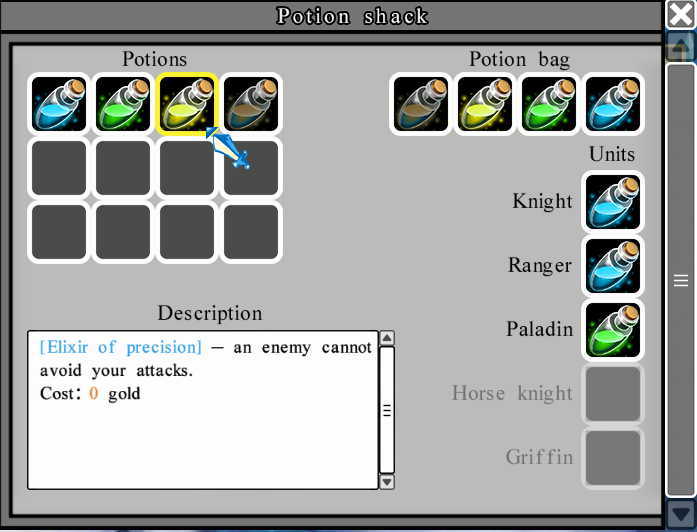This screenshot has width=697, height=532.
Task: Pick the blue potion in Potion bag
Action: tap(613, 104)
